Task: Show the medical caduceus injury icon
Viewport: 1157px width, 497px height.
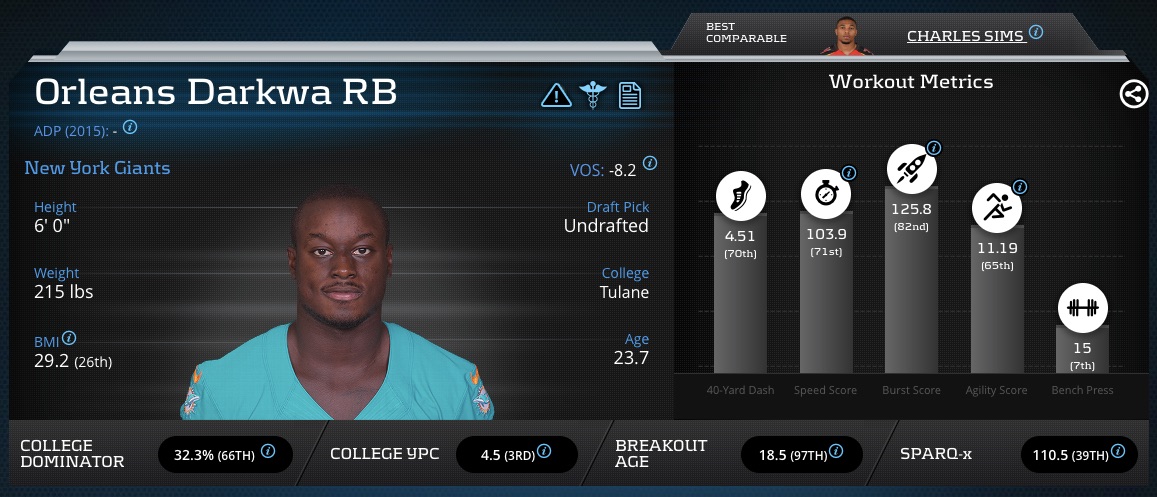Action: tap(593, 95)
